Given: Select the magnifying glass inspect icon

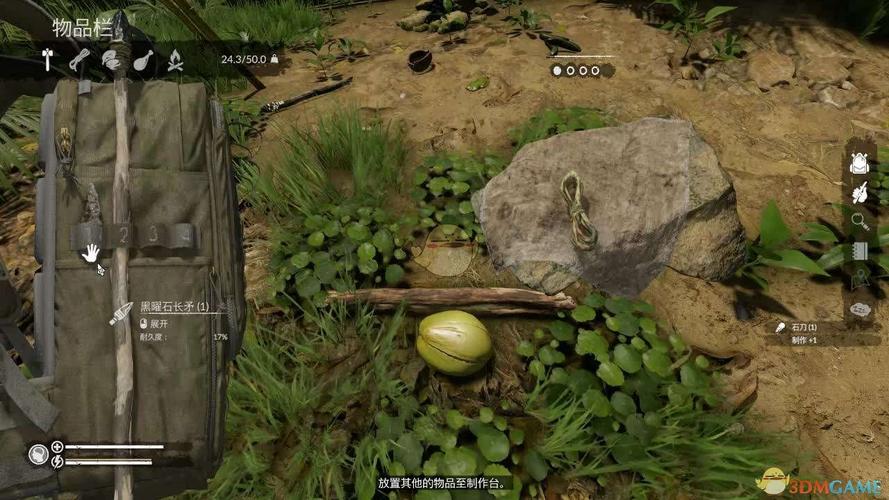Looking at the screenshot, I should point(859,221).
